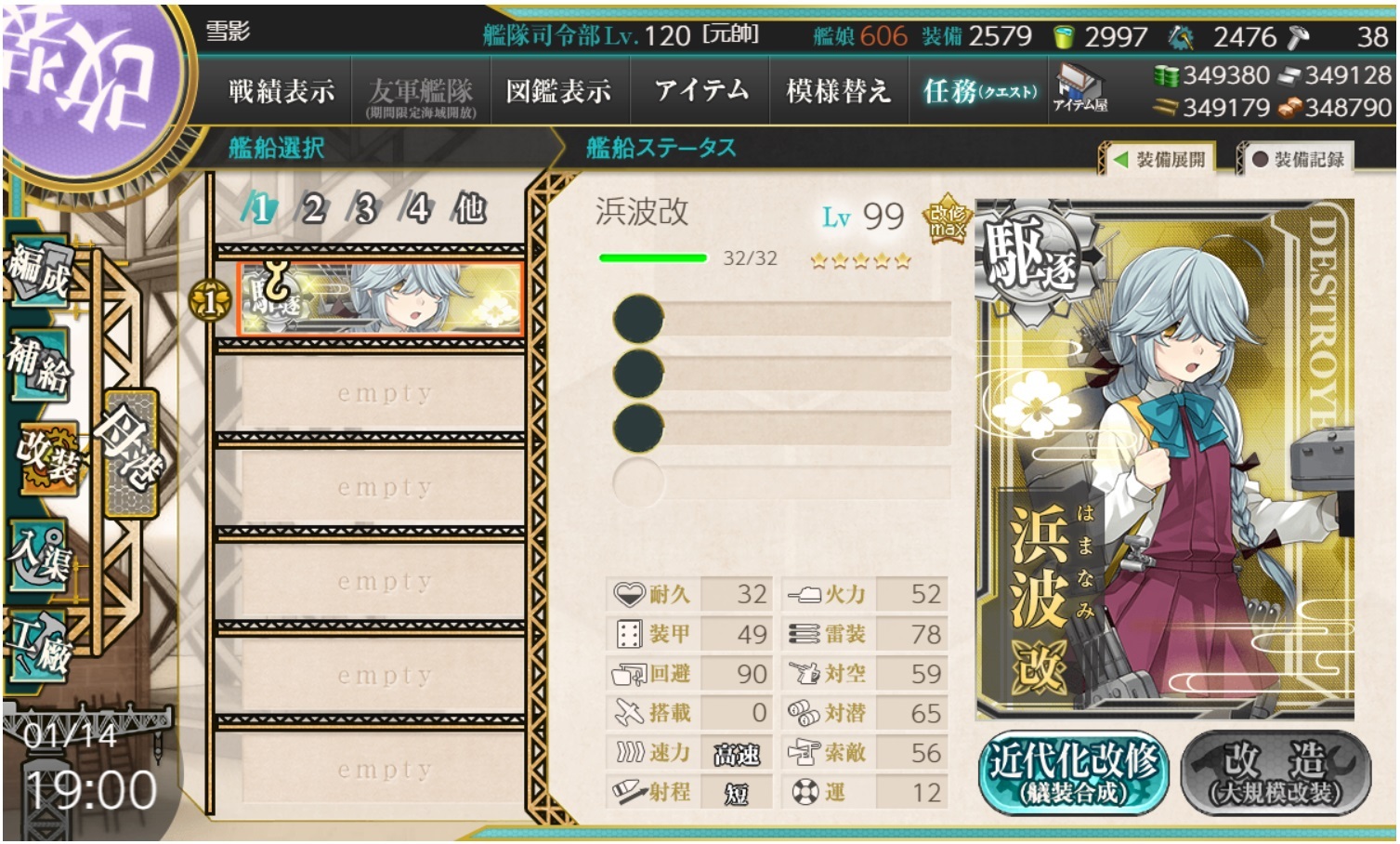
Task: Open 戦績表示 battle record menu
Action: pyautogui.click(x=281, y=91)
